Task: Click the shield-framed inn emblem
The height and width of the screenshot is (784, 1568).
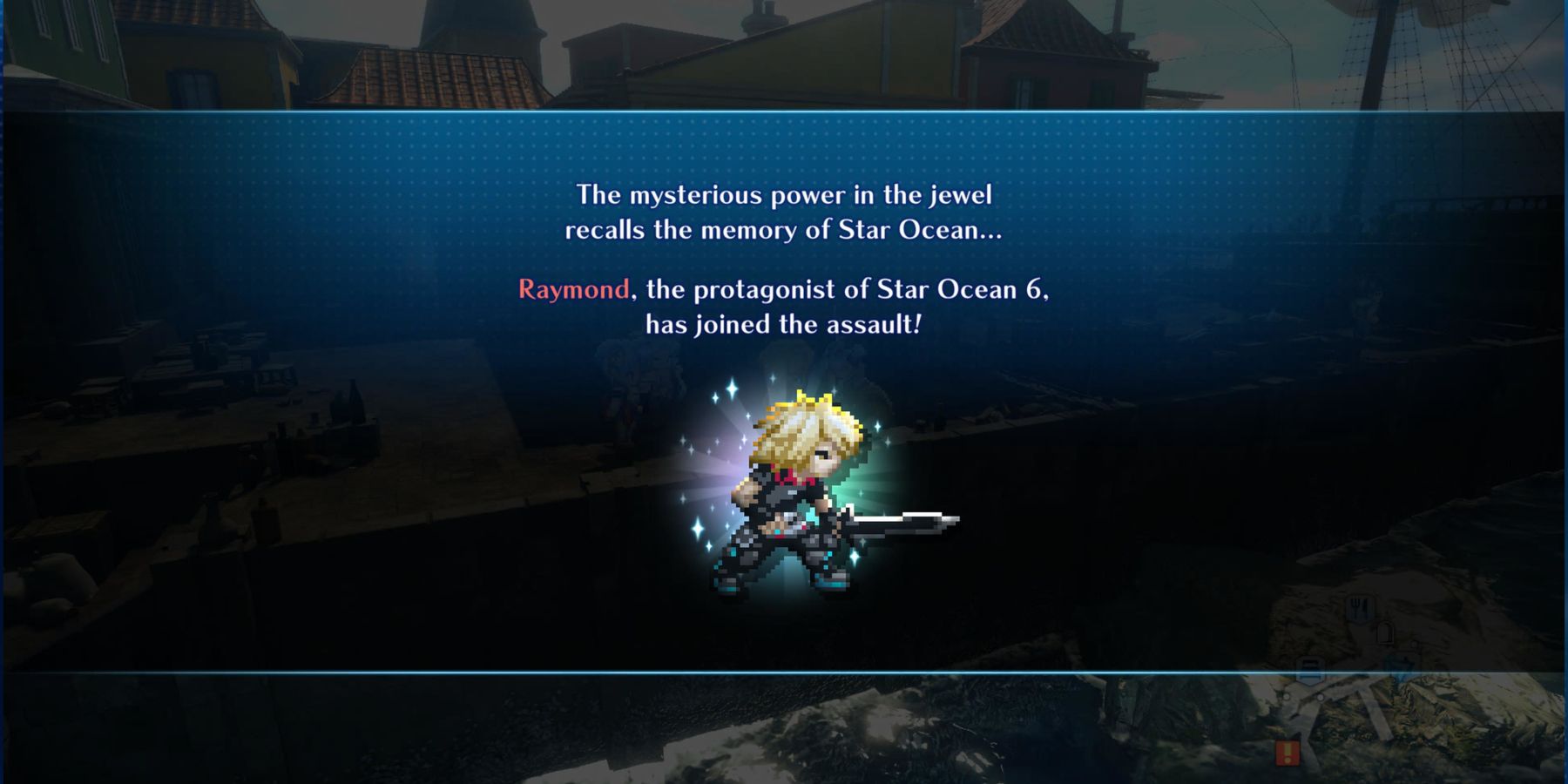Action: point(1311,672)
